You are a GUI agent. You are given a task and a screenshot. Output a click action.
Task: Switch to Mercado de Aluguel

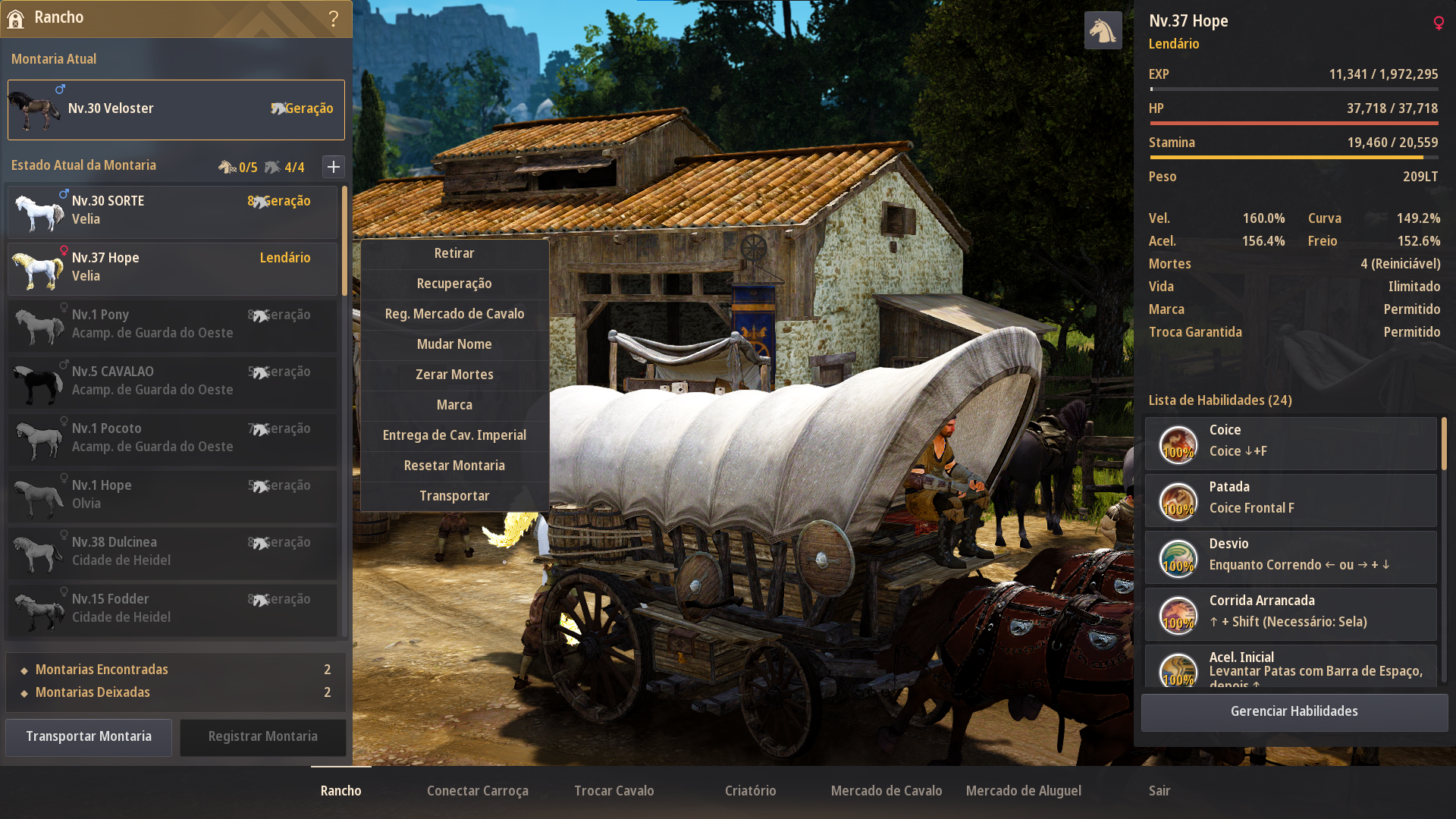[x=1024, y=791]
